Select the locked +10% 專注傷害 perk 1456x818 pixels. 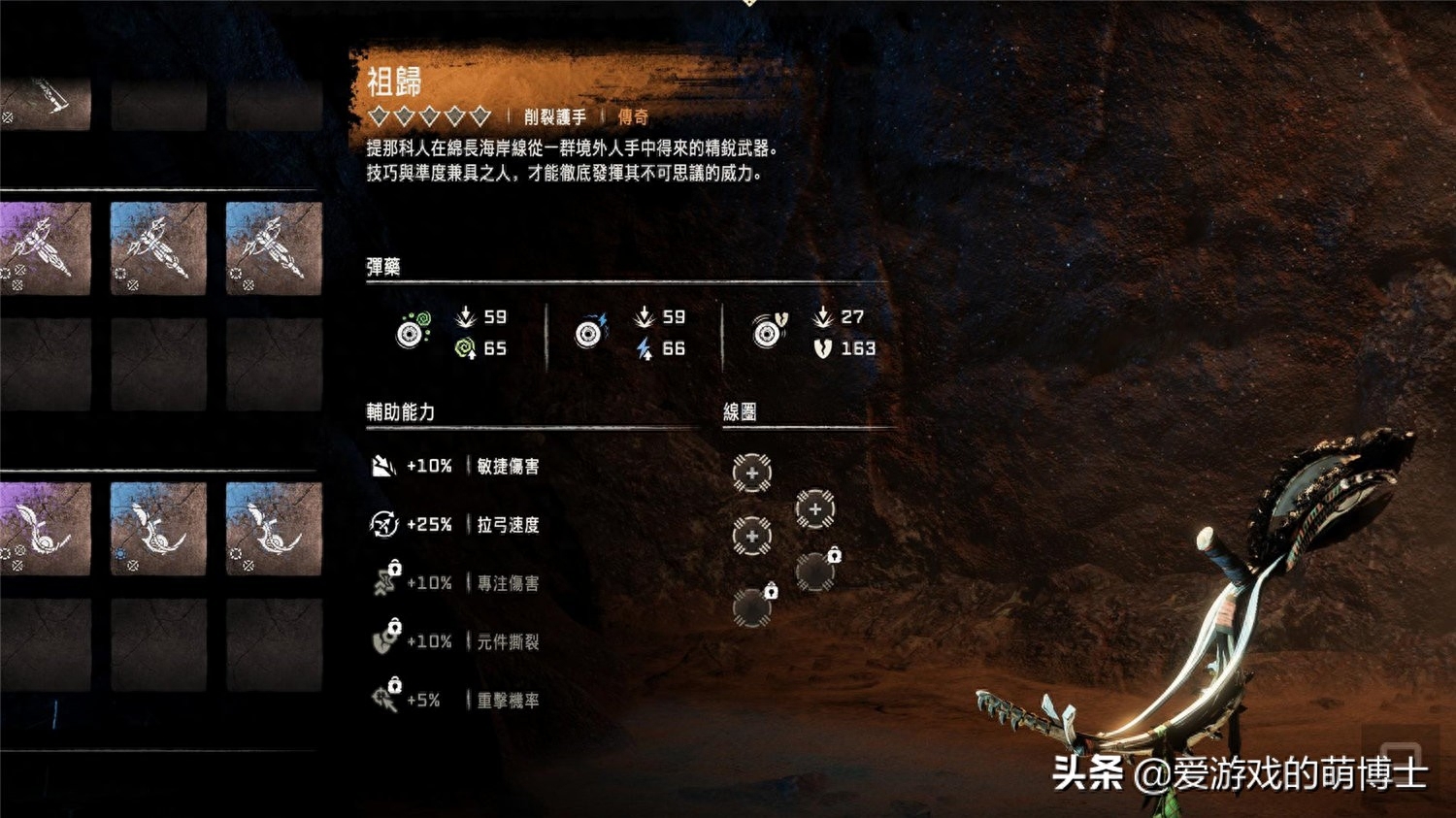(456, 583)
